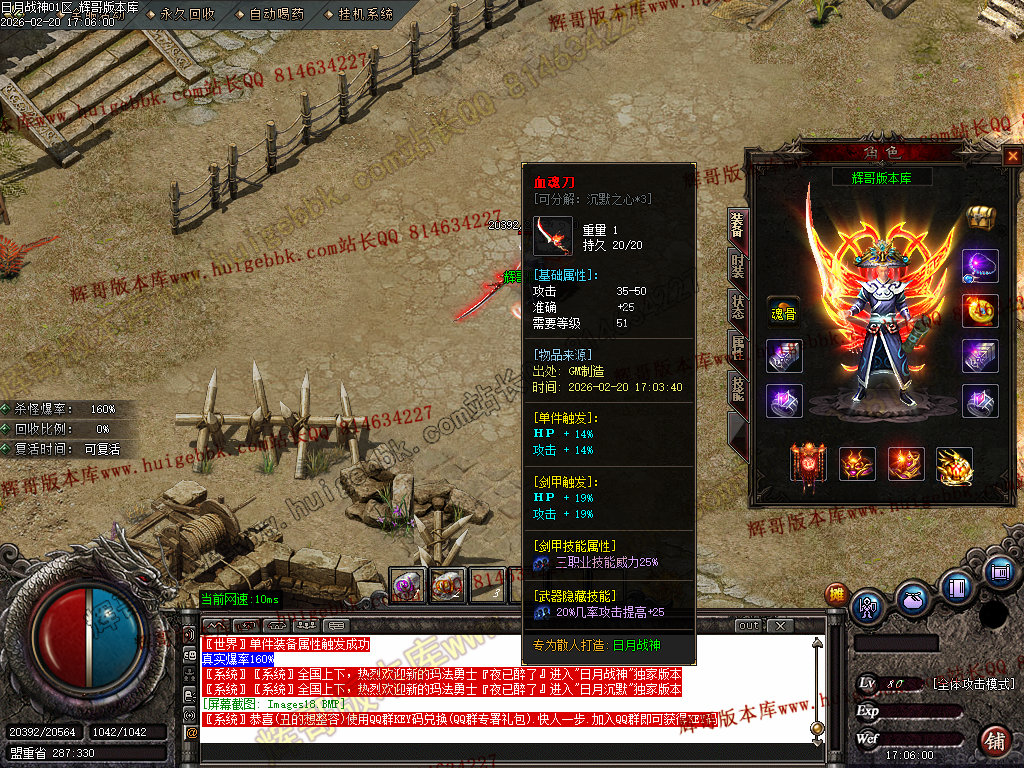Select the red lantern charm slot
The image size is (1024, 768).
coord(808,463)
